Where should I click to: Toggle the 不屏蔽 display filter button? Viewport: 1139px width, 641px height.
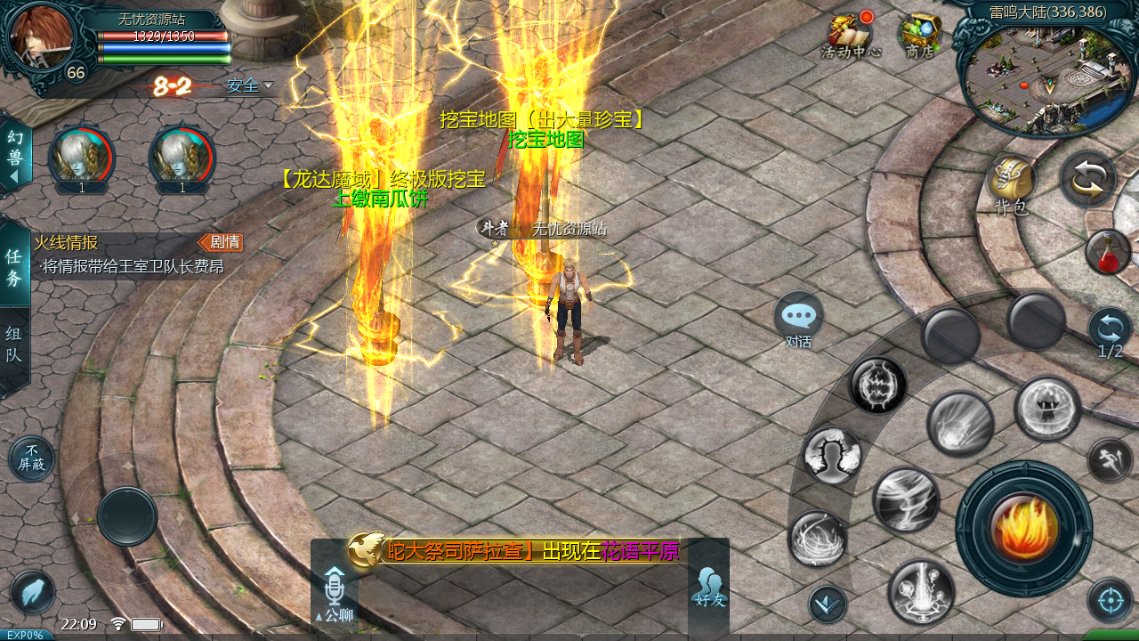[x=32, y=459]
